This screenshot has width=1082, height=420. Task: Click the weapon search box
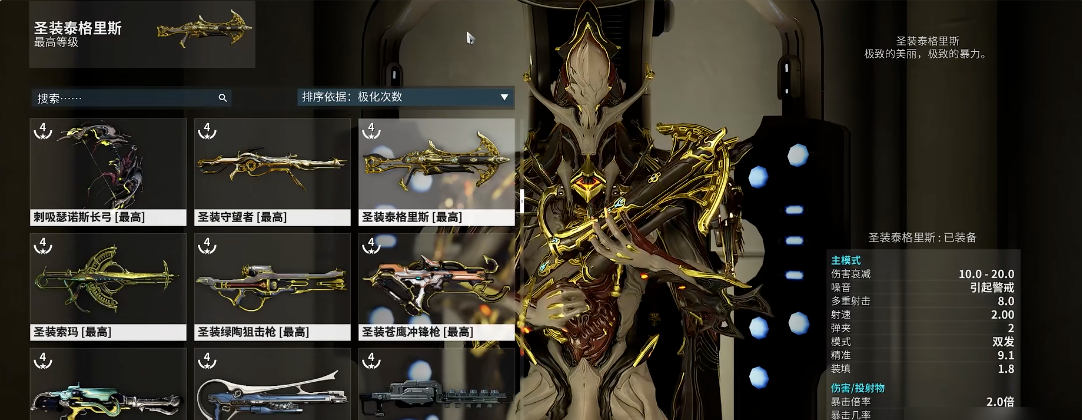click(x=125, y=98)
